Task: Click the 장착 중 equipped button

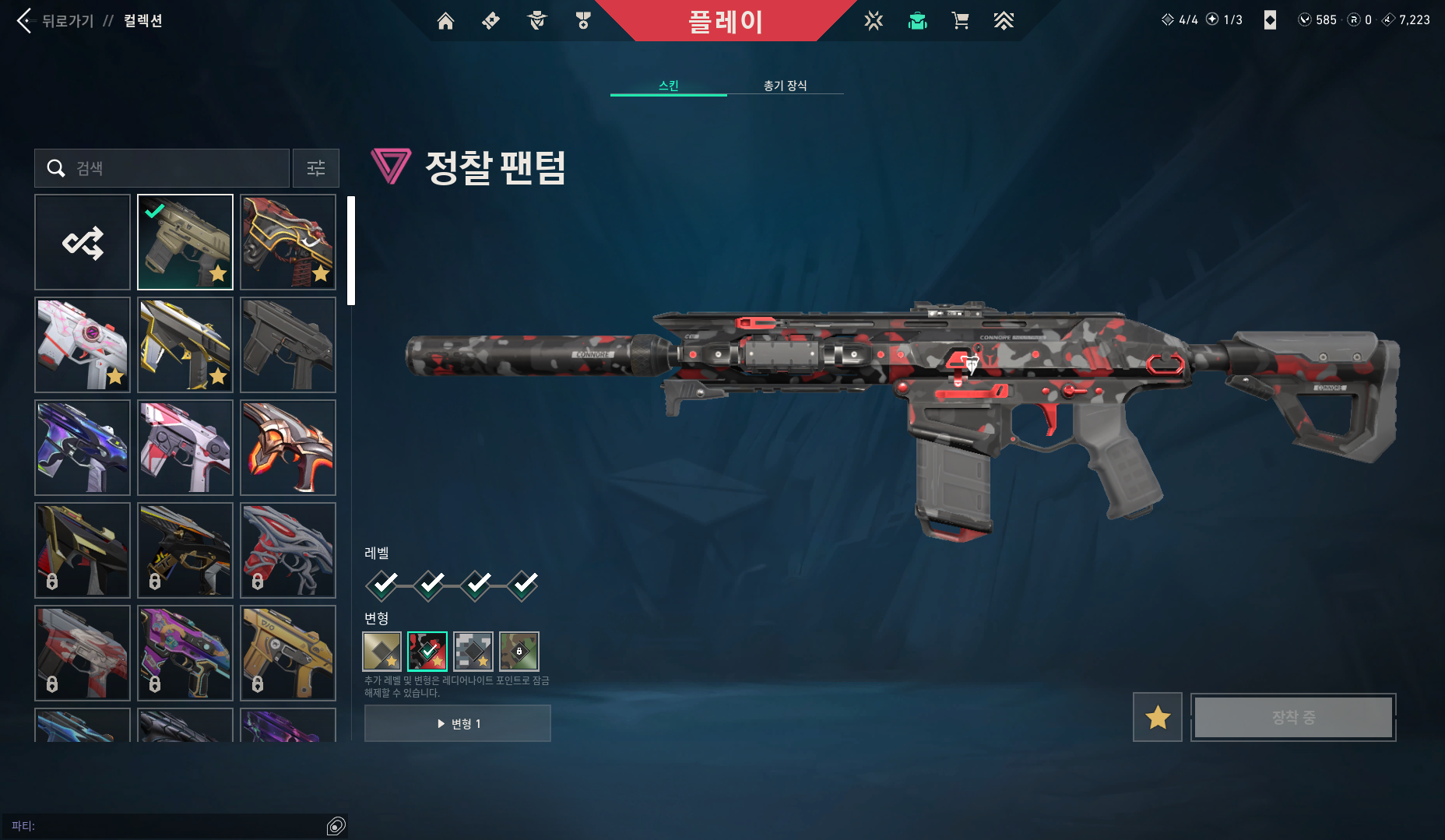Action: pyautogui.click(x=1292, y=717)
